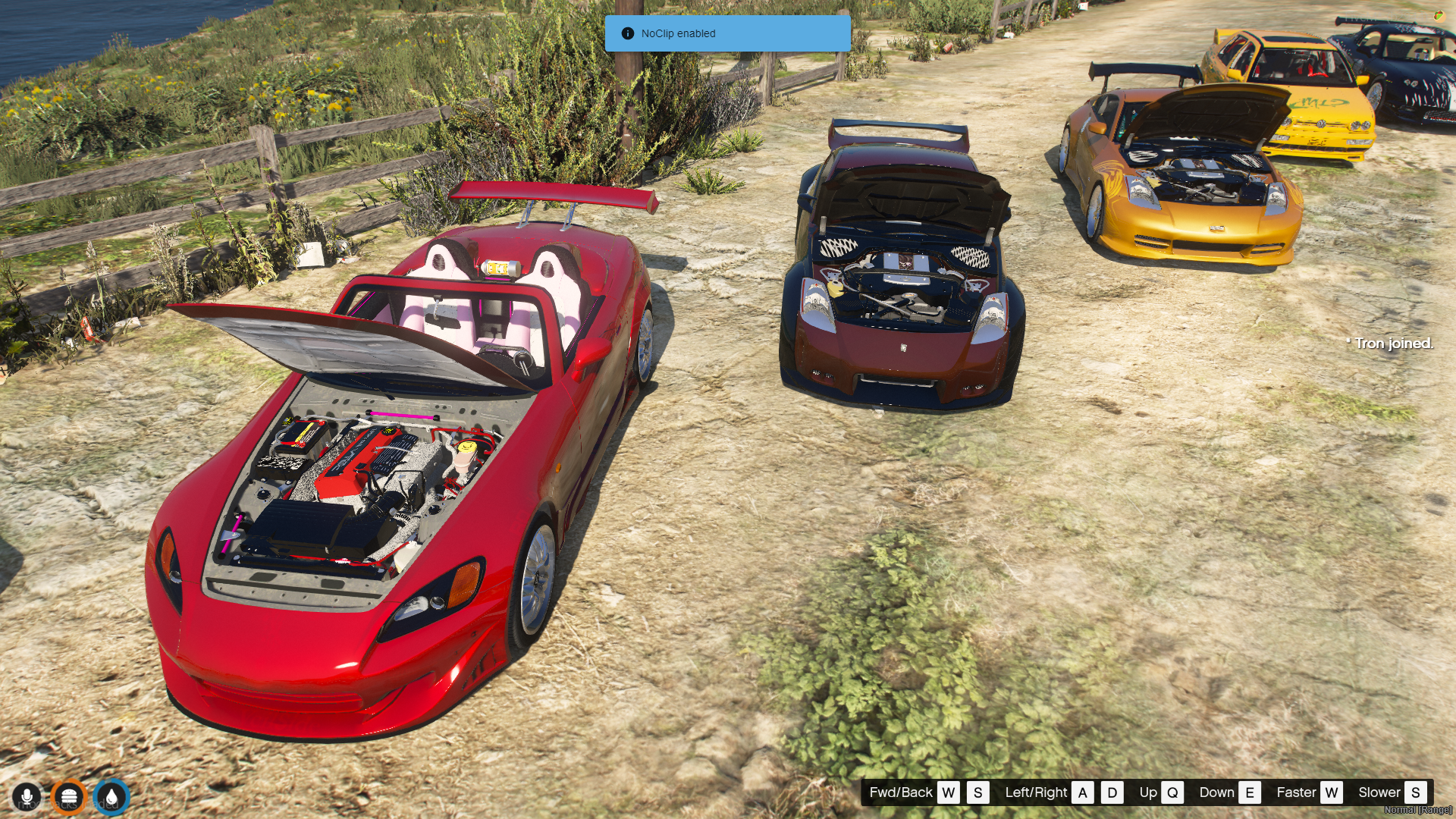Click the microphone voice status icon
The height and width of the screenshot is (819, 1456).
[x=27, y=797]
